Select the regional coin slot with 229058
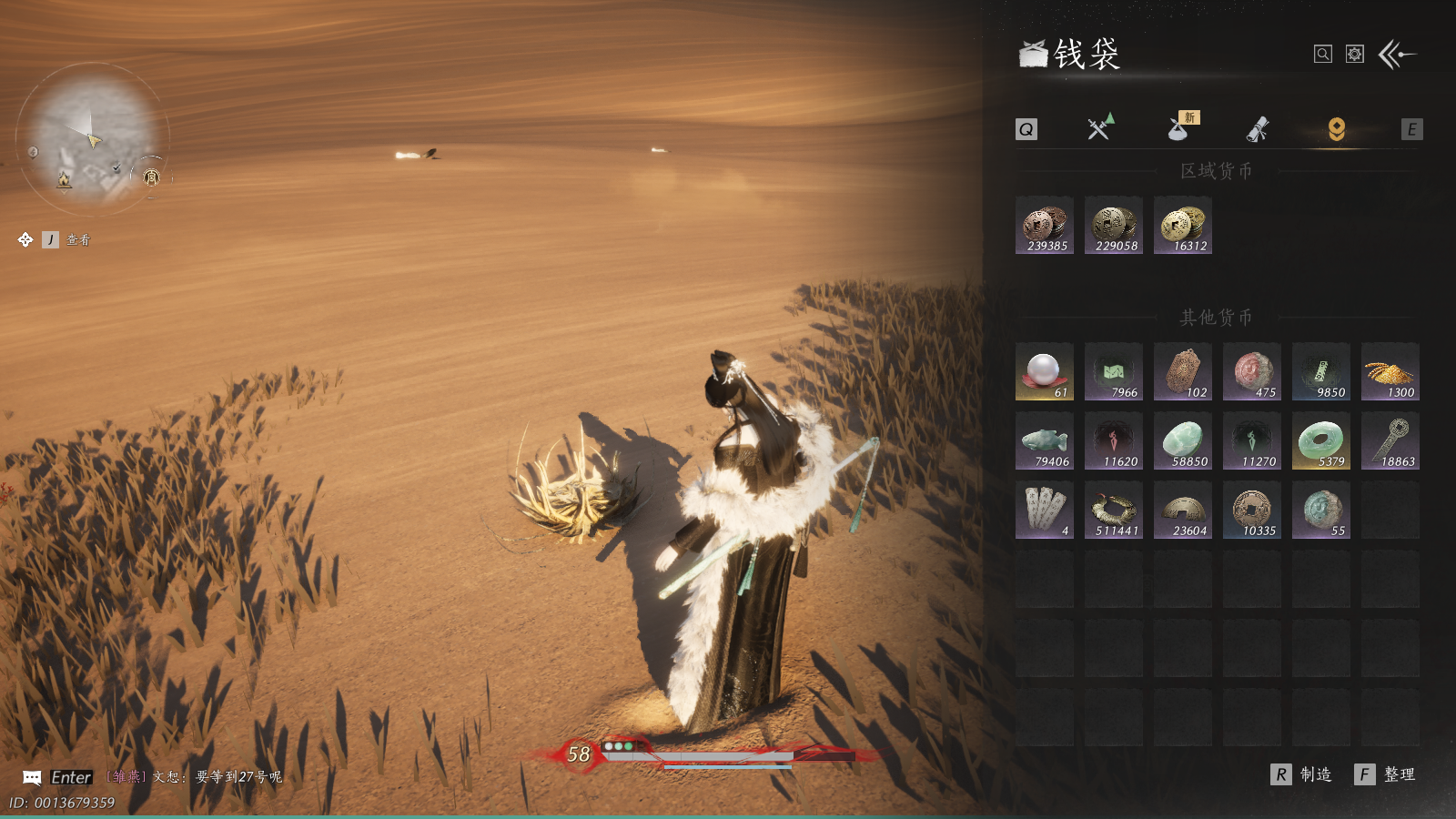Image resolution: width=1456 pixels, height=819 pixels. 1114,226
